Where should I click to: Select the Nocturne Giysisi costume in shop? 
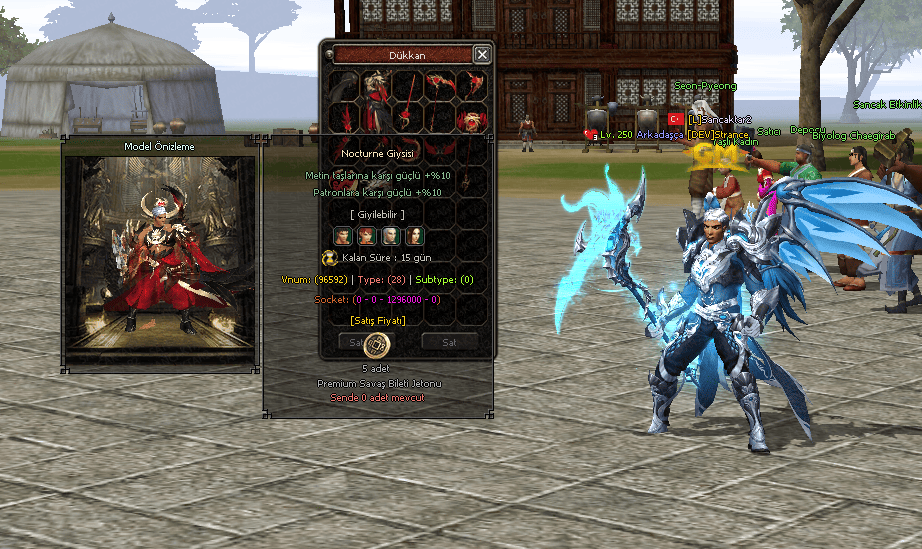[377, 101]
